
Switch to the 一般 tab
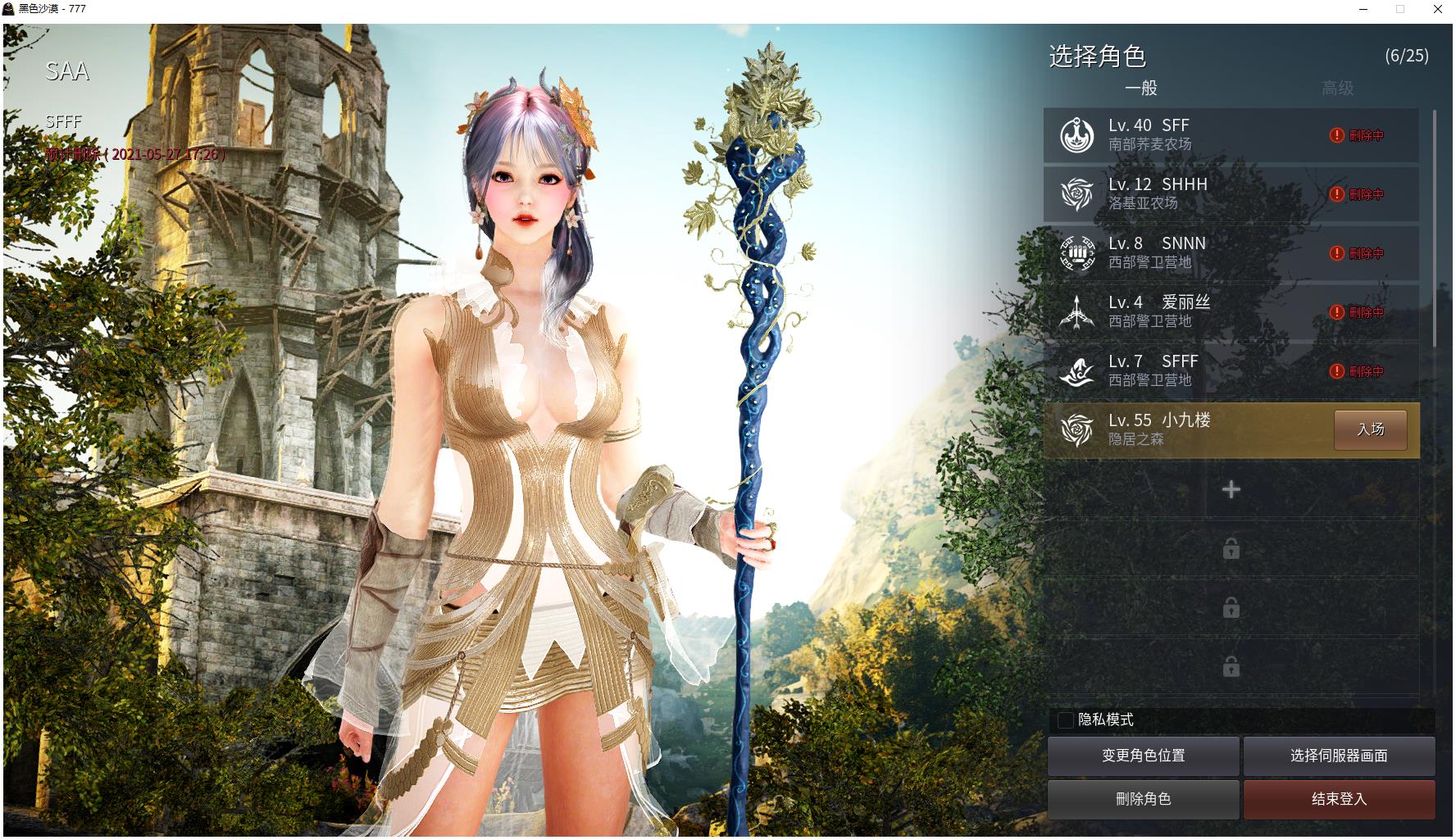click(x=1140, y=88)
